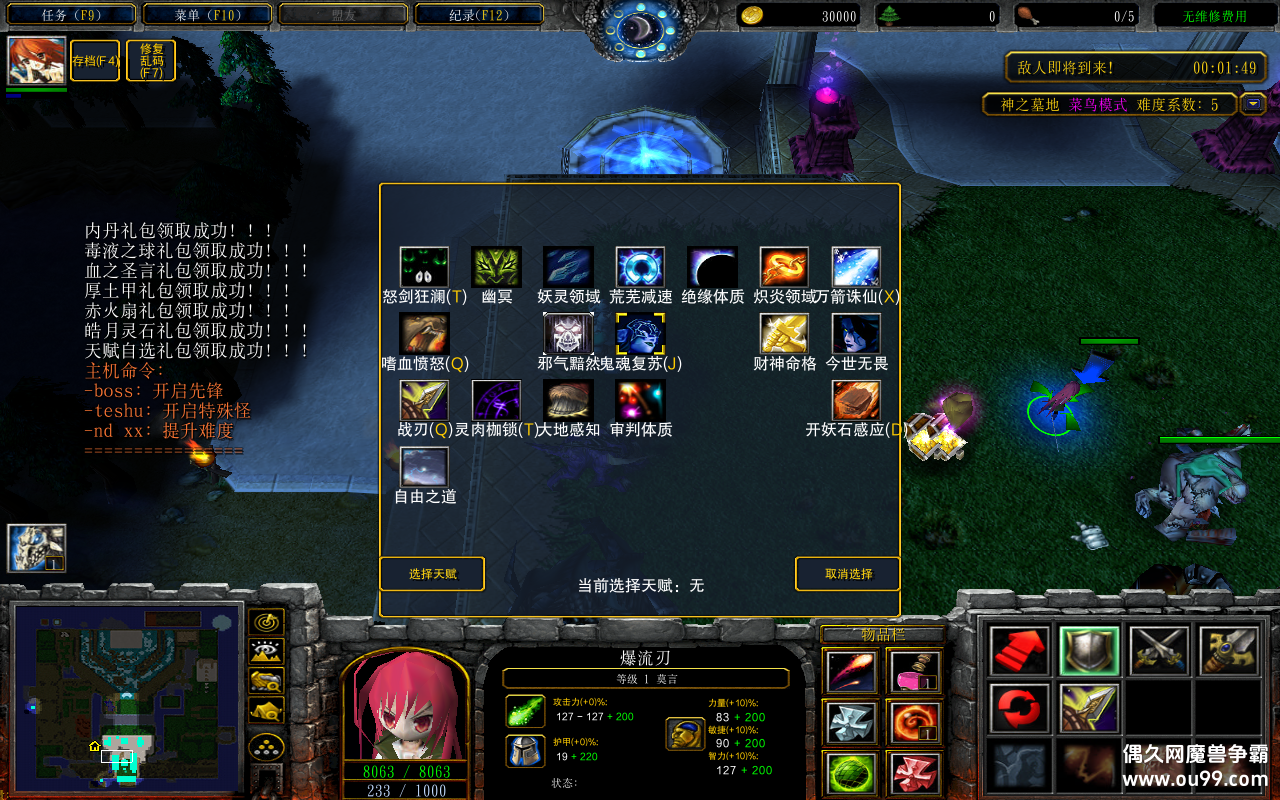This screenshot has width=1280, height=800.
Task: Select the red-haired hero portrait icon
Action: [x=37, y=61]
